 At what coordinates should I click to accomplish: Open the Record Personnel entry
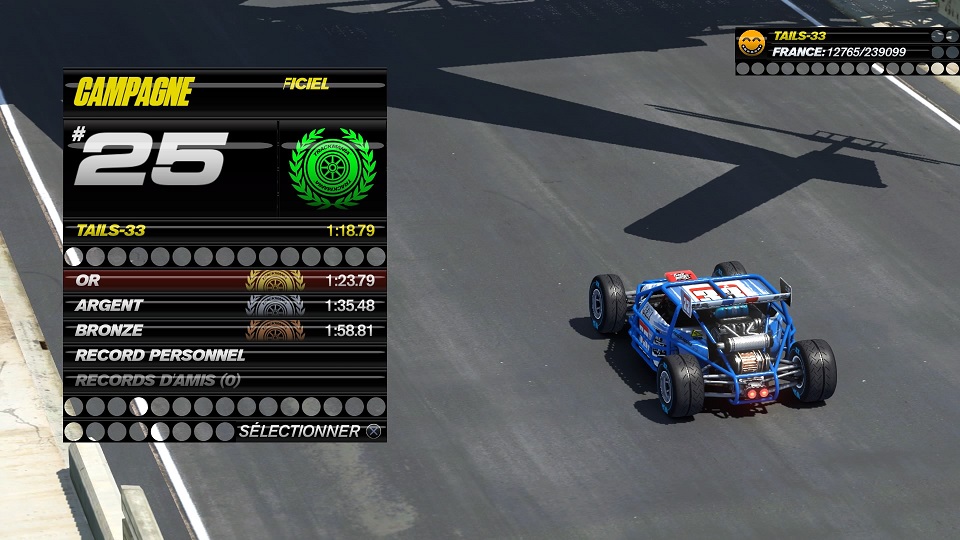tap(224, 355)
